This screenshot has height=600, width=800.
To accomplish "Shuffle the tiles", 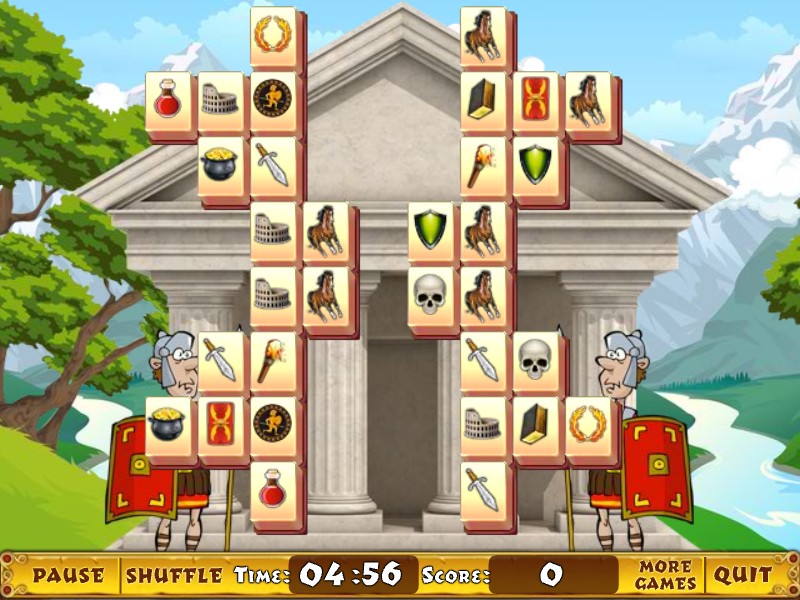I will pos(174,575).
